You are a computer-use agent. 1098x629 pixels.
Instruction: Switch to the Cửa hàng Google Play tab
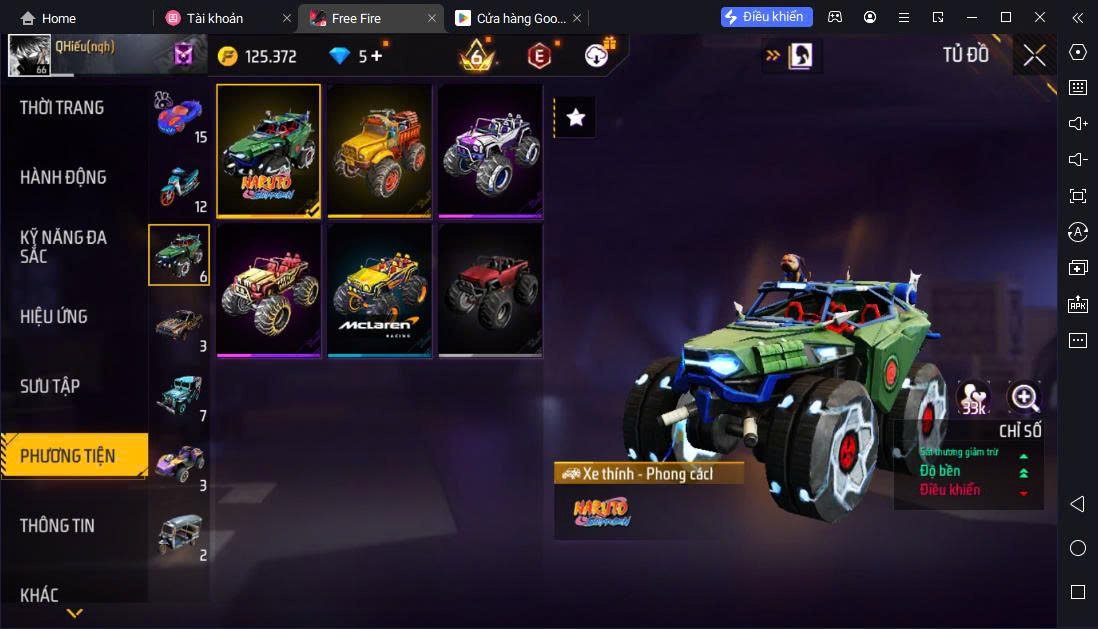coord(510,18)
